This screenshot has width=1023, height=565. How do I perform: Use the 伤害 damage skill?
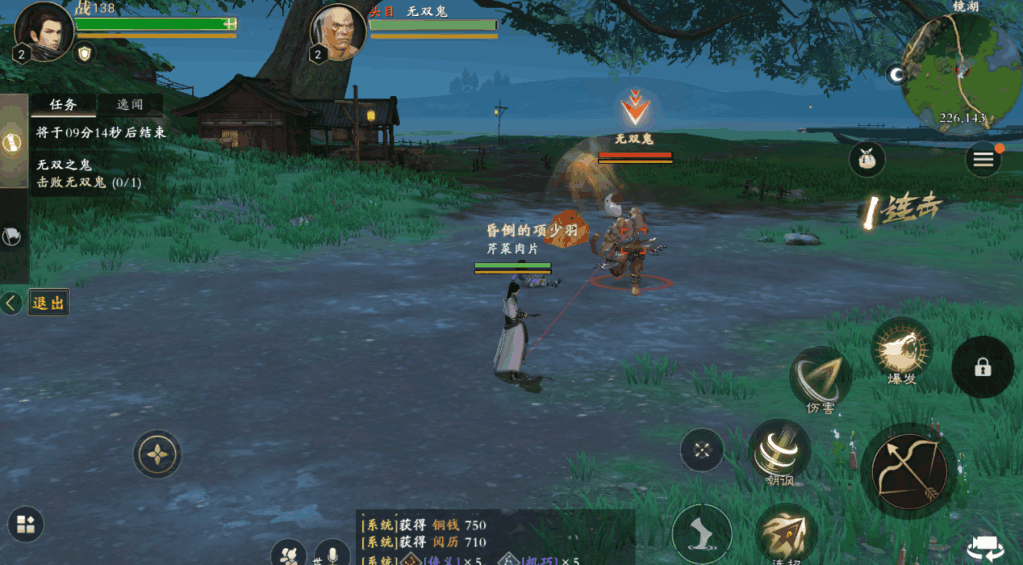(820, 378)
